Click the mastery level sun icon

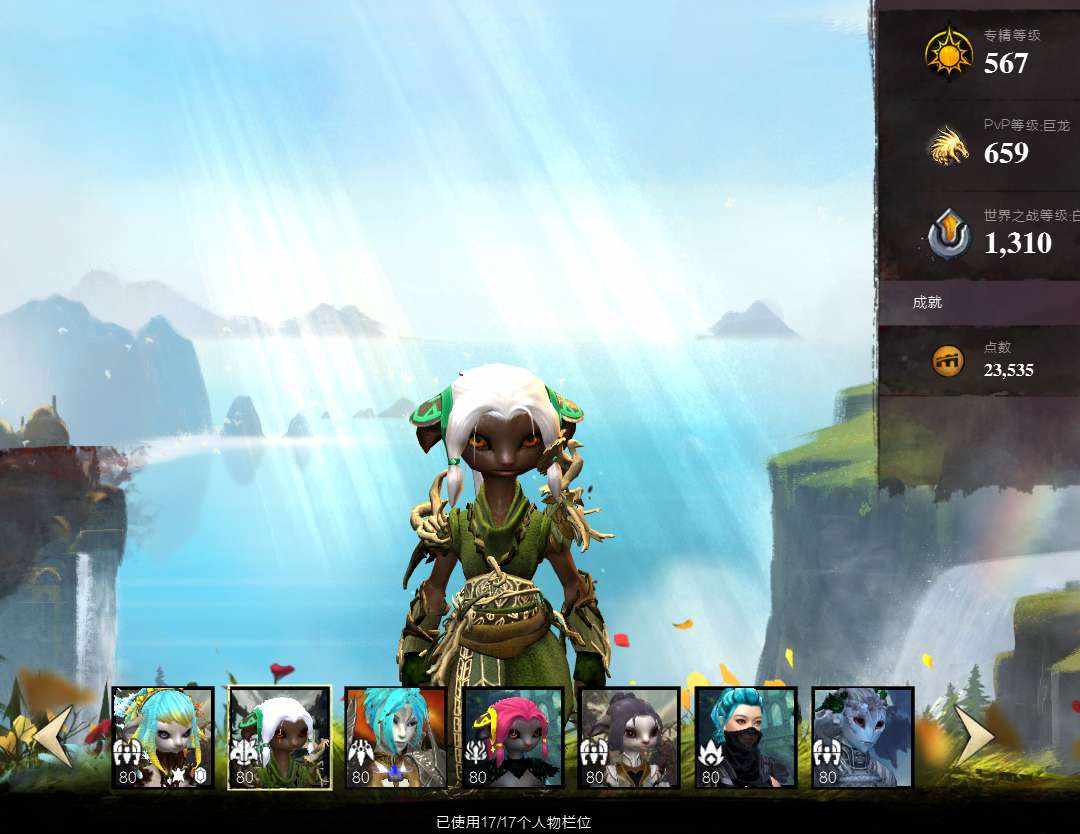(948, 52)
